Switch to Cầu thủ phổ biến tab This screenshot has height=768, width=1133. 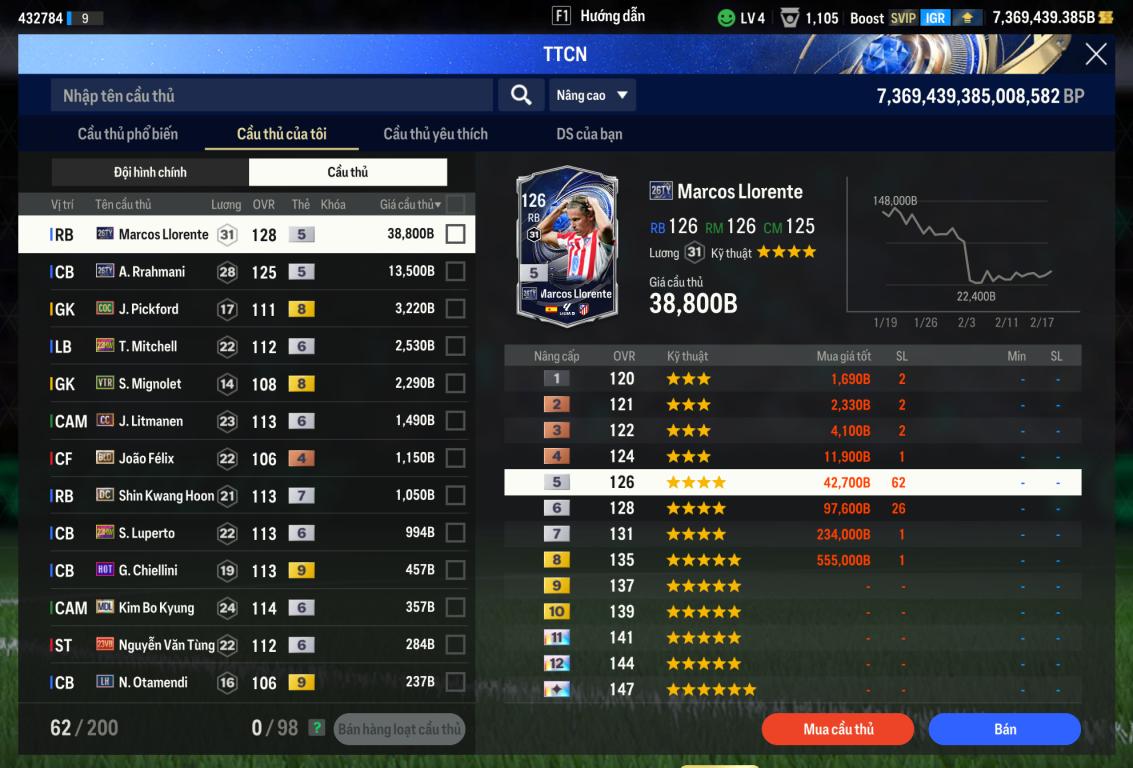(x=128, y=134)
